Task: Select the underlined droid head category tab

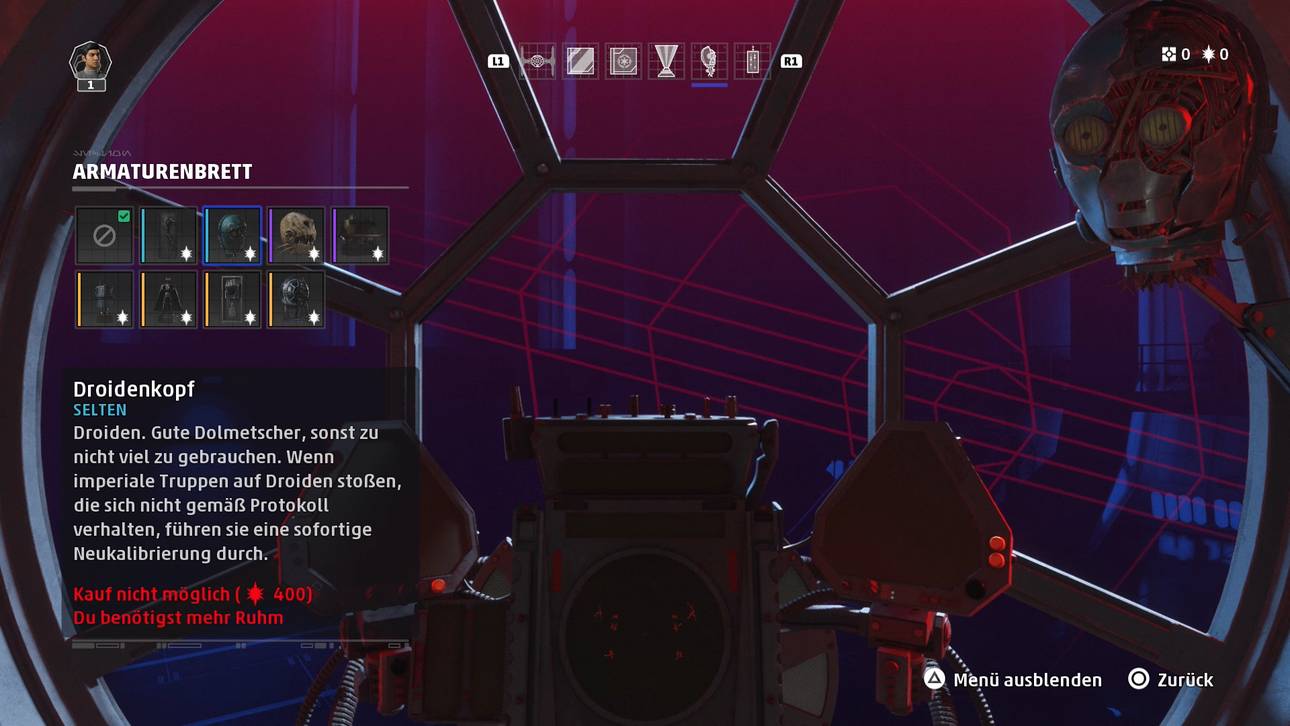Action: click(708, 60)
